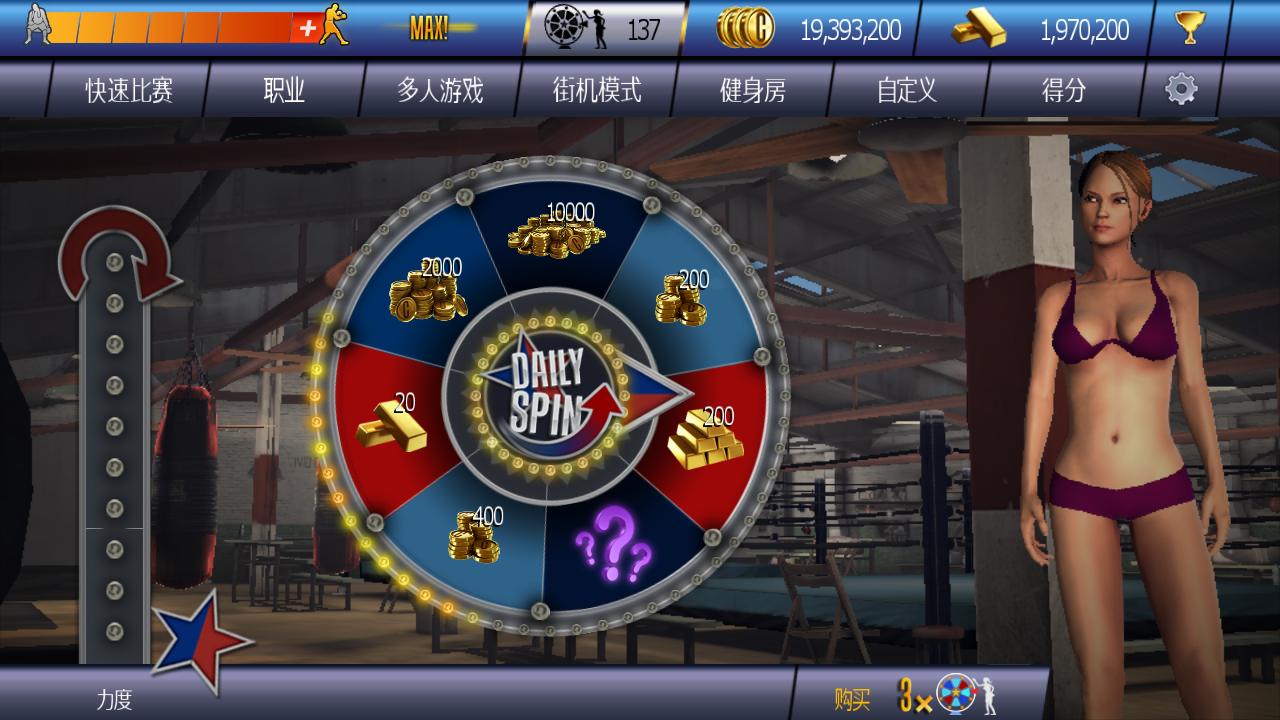Go to the 健身房 gym tab
Image resolution: width=1280 pixels, height=720 pixels.
[x=753, y=91]
